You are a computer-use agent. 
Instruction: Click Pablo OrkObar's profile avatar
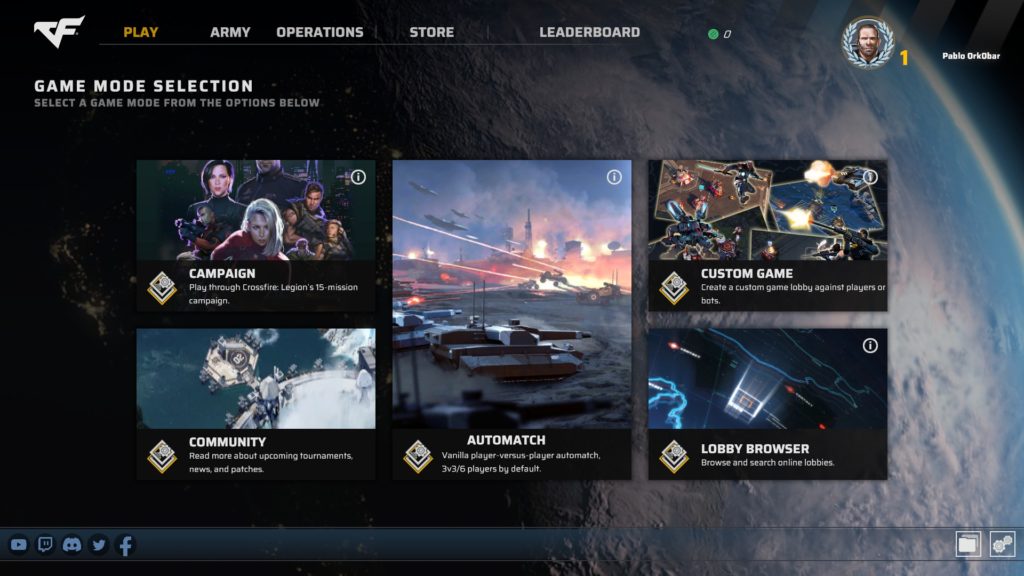[866, 43]
